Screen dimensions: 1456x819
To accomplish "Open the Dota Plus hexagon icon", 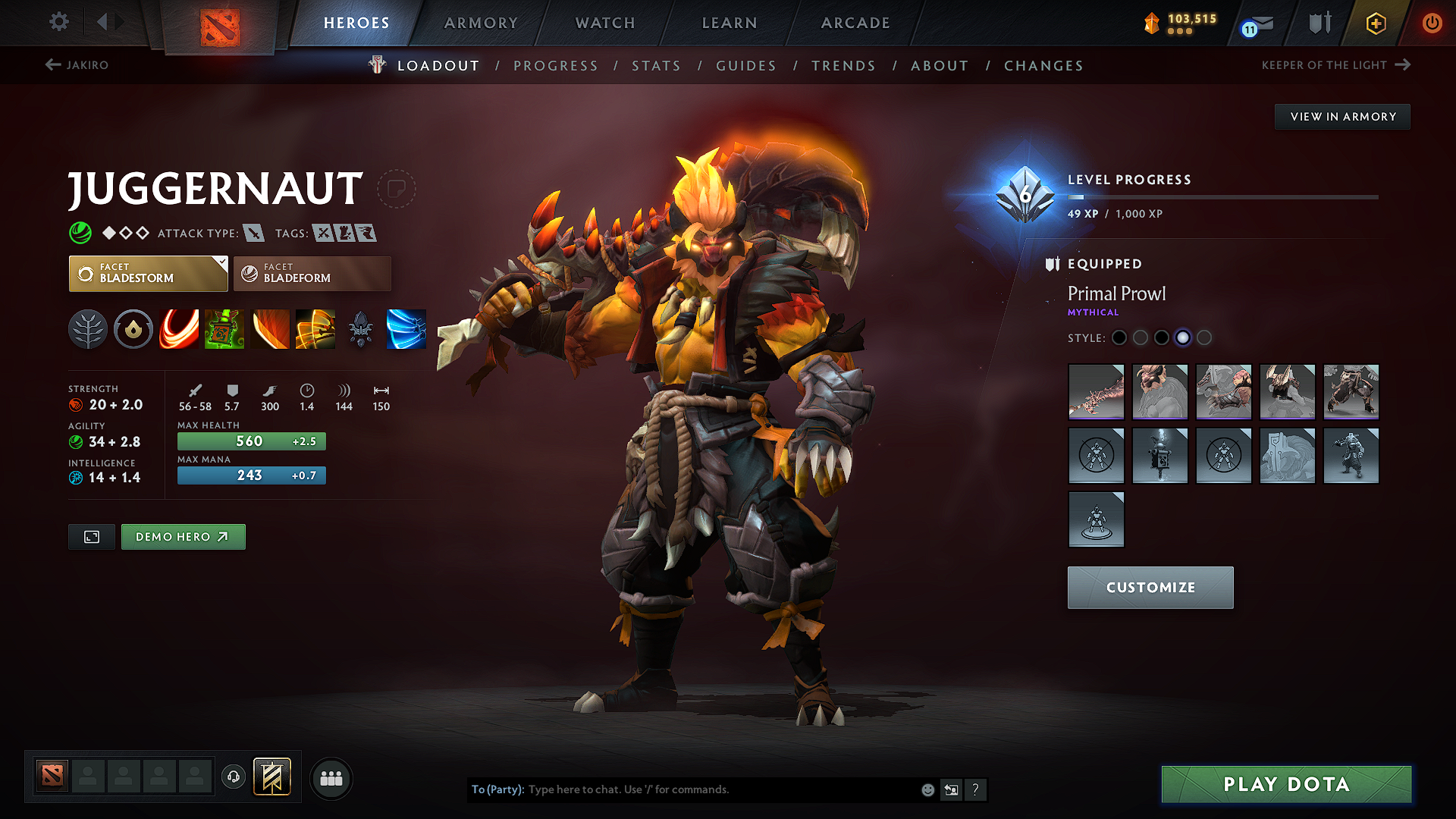I will 1375,23.
